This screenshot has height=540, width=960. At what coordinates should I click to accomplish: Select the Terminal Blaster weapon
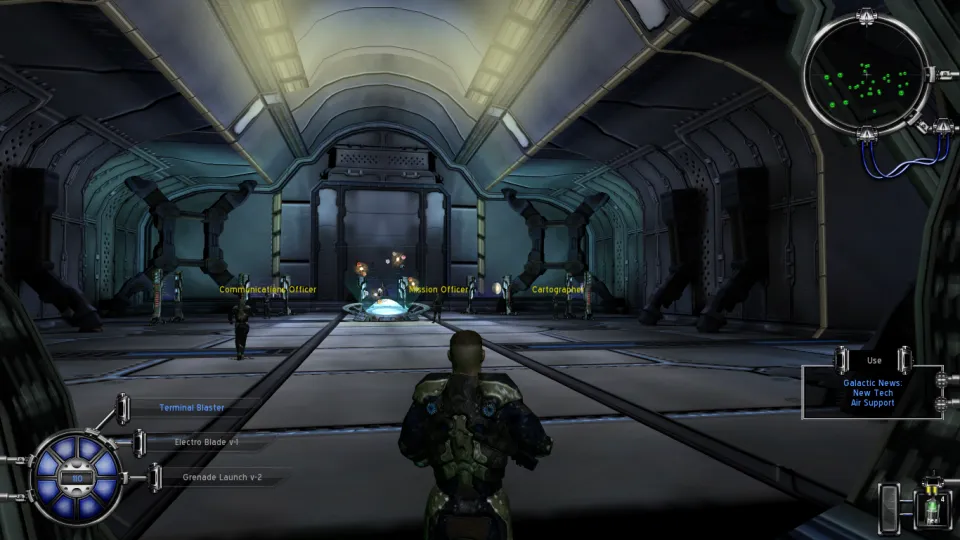[x=192, y=408]
